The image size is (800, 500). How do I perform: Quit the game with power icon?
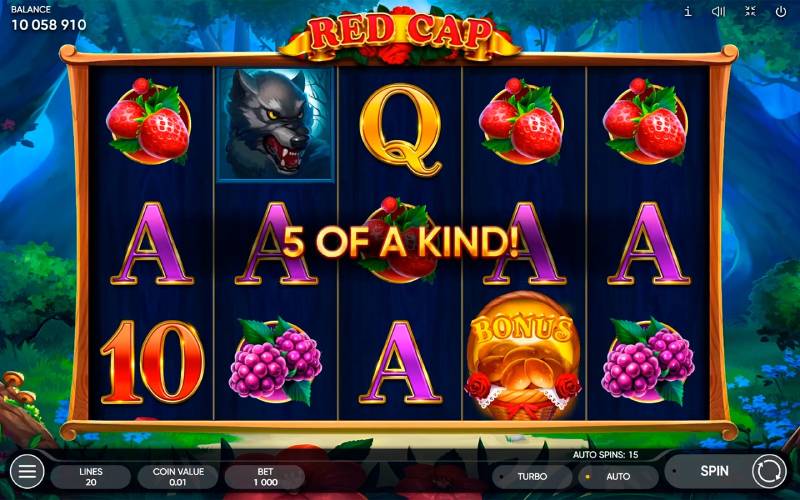781,12
